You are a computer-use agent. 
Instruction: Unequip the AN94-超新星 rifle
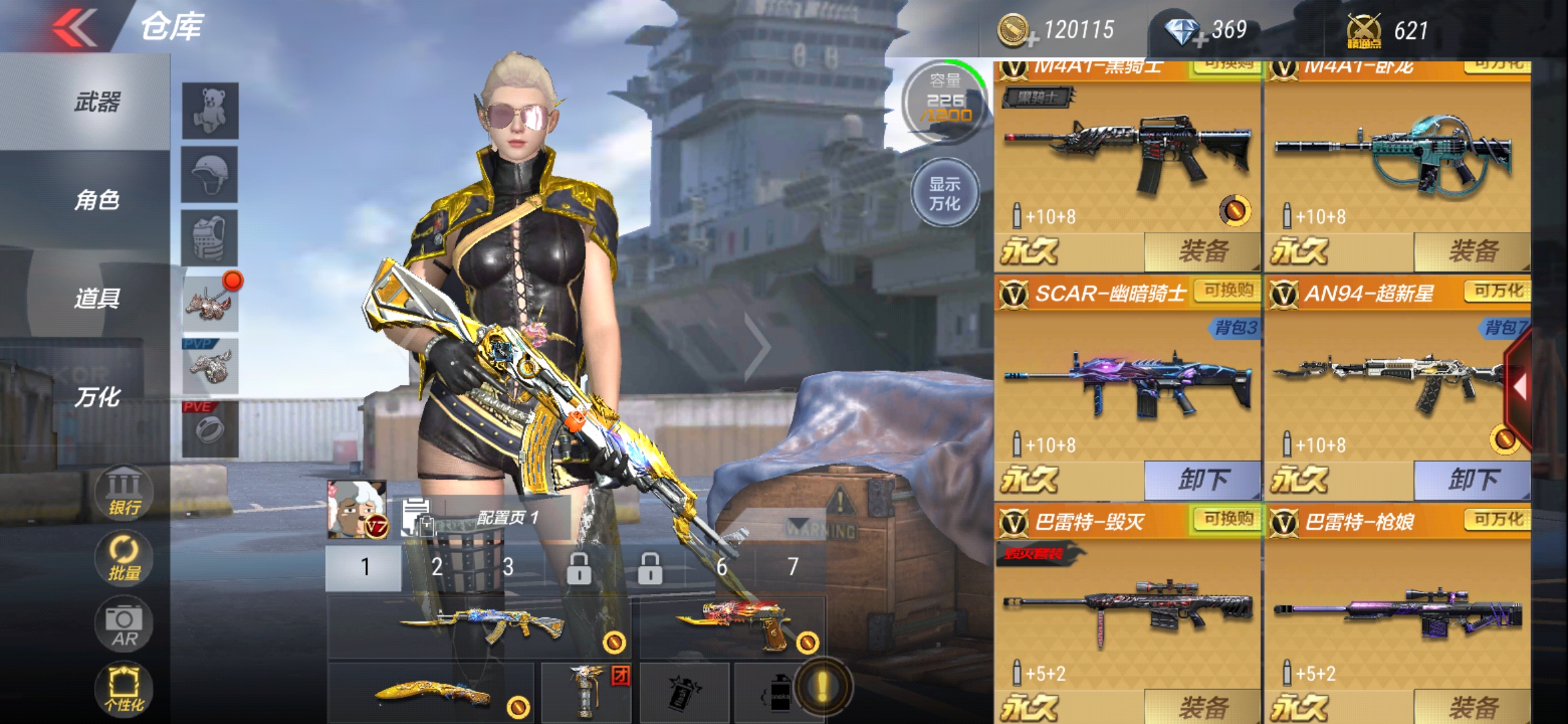coord(1472,480)
